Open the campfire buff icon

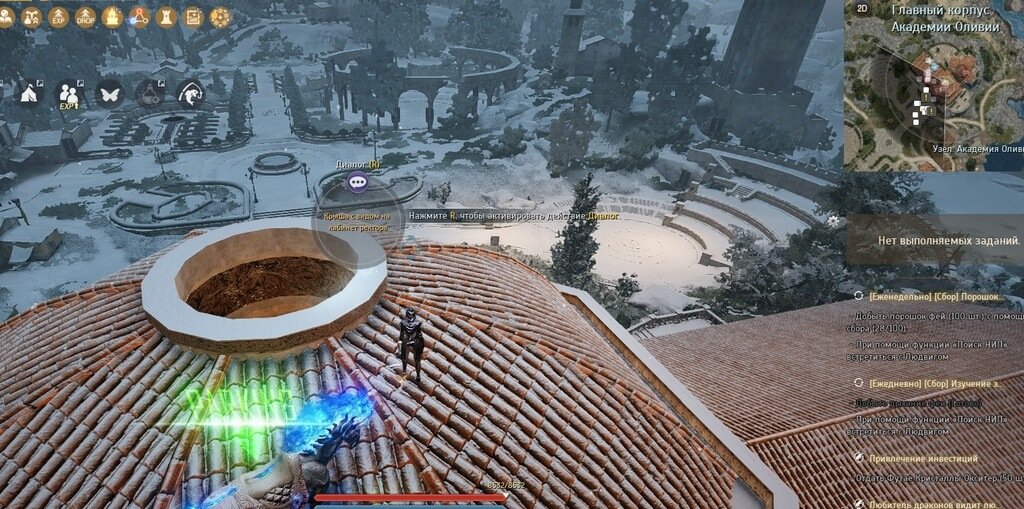click(112, 17)
